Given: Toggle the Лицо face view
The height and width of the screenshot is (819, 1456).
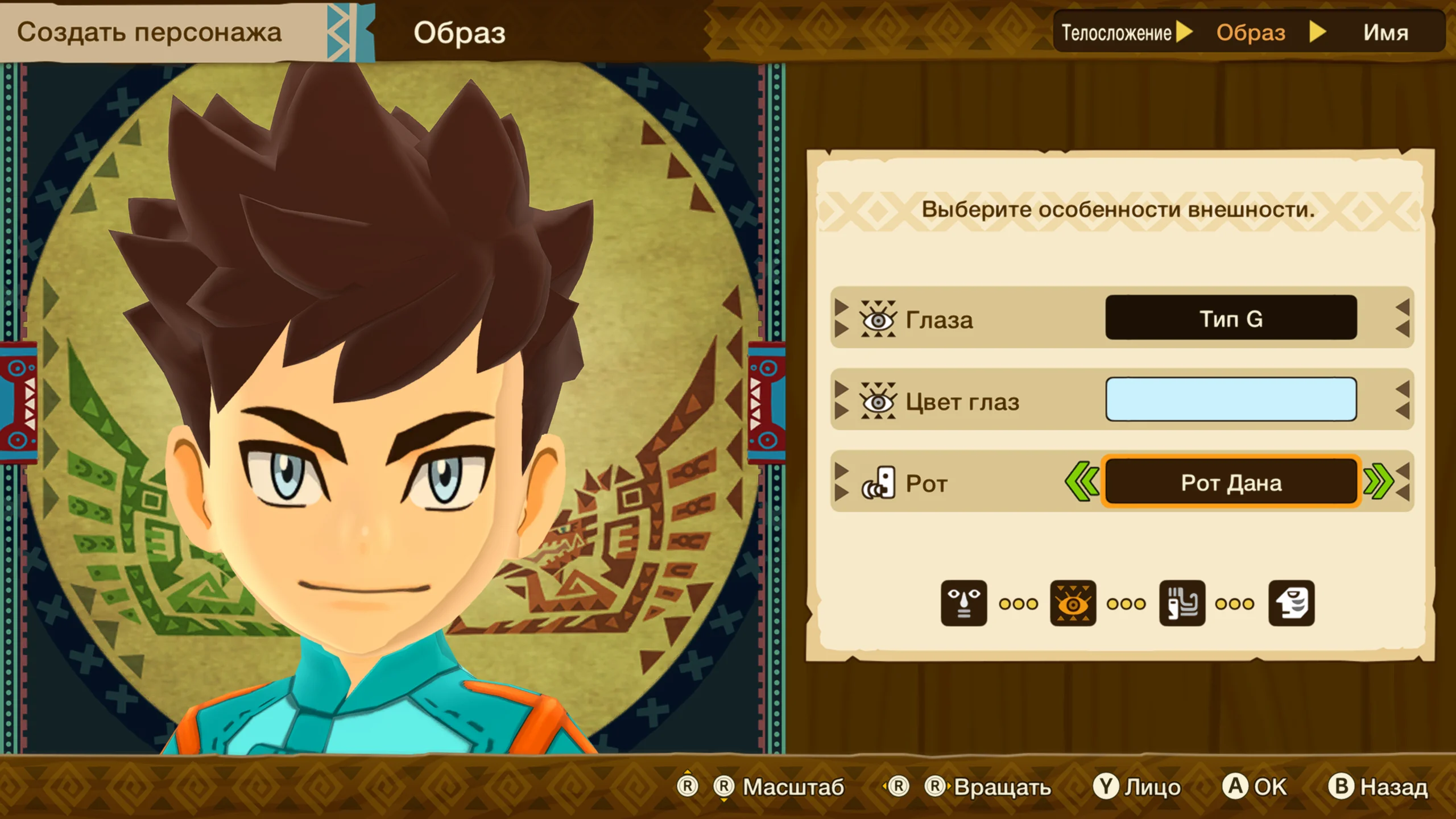Looking at the screenshot, I should [1137, 787].
